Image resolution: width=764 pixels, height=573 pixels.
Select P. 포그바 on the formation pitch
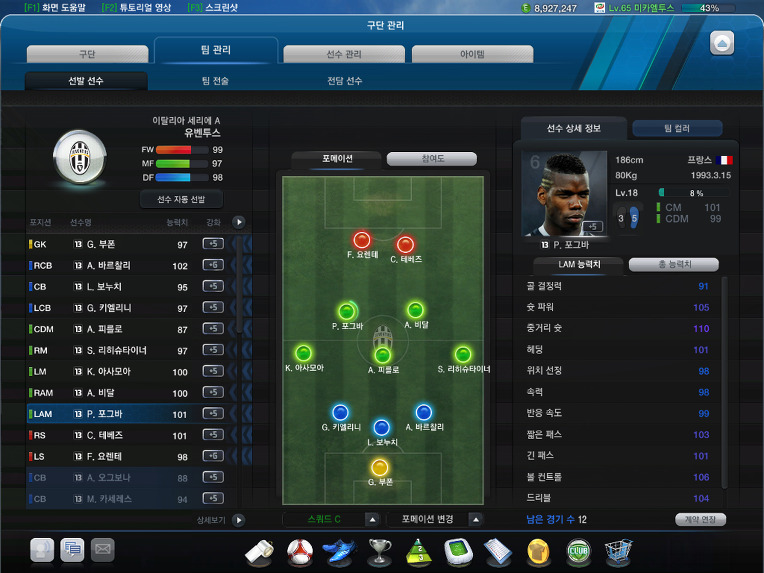point(347,312)
